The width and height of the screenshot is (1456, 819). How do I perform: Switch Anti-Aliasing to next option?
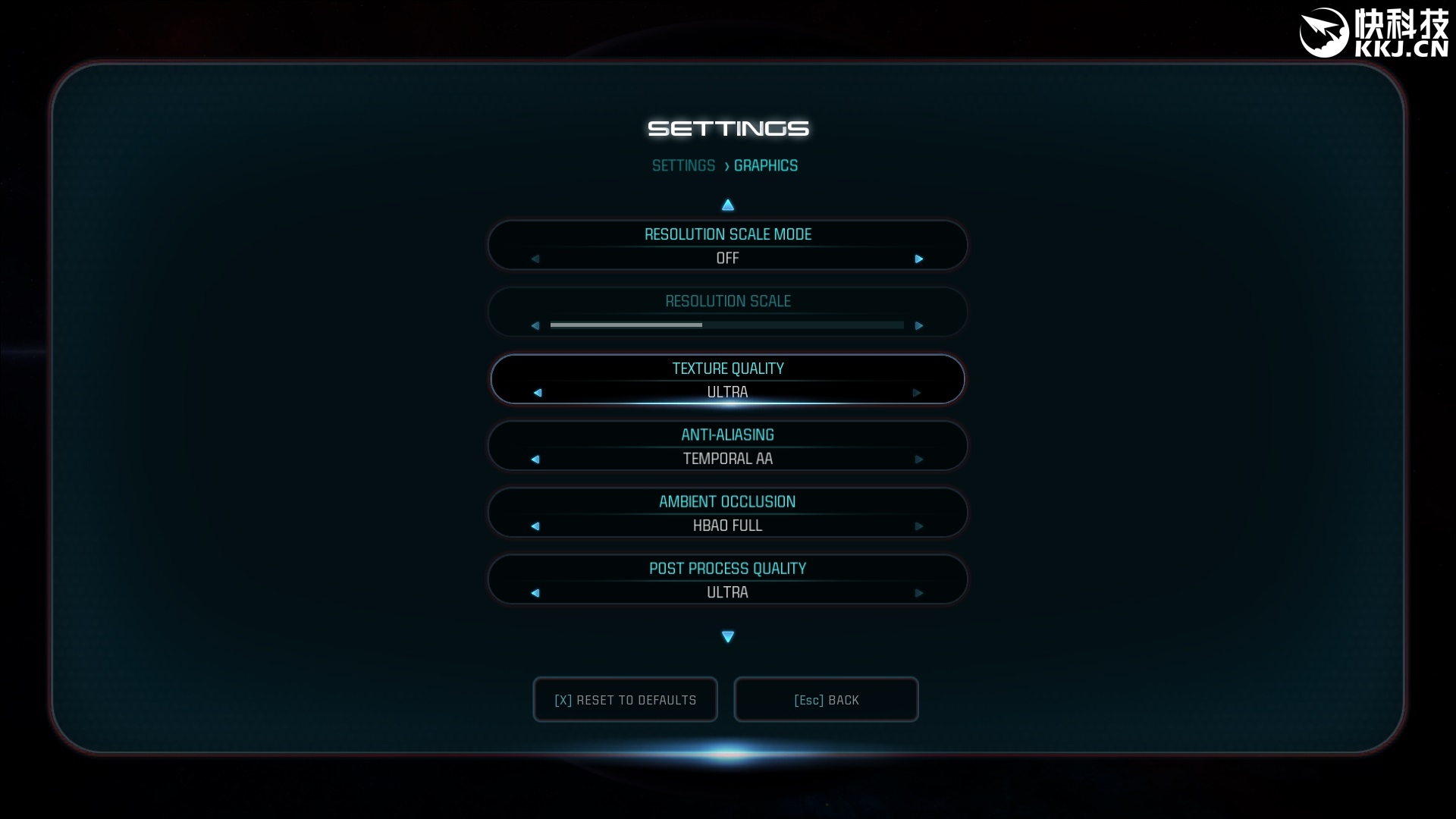click(919, 460)
